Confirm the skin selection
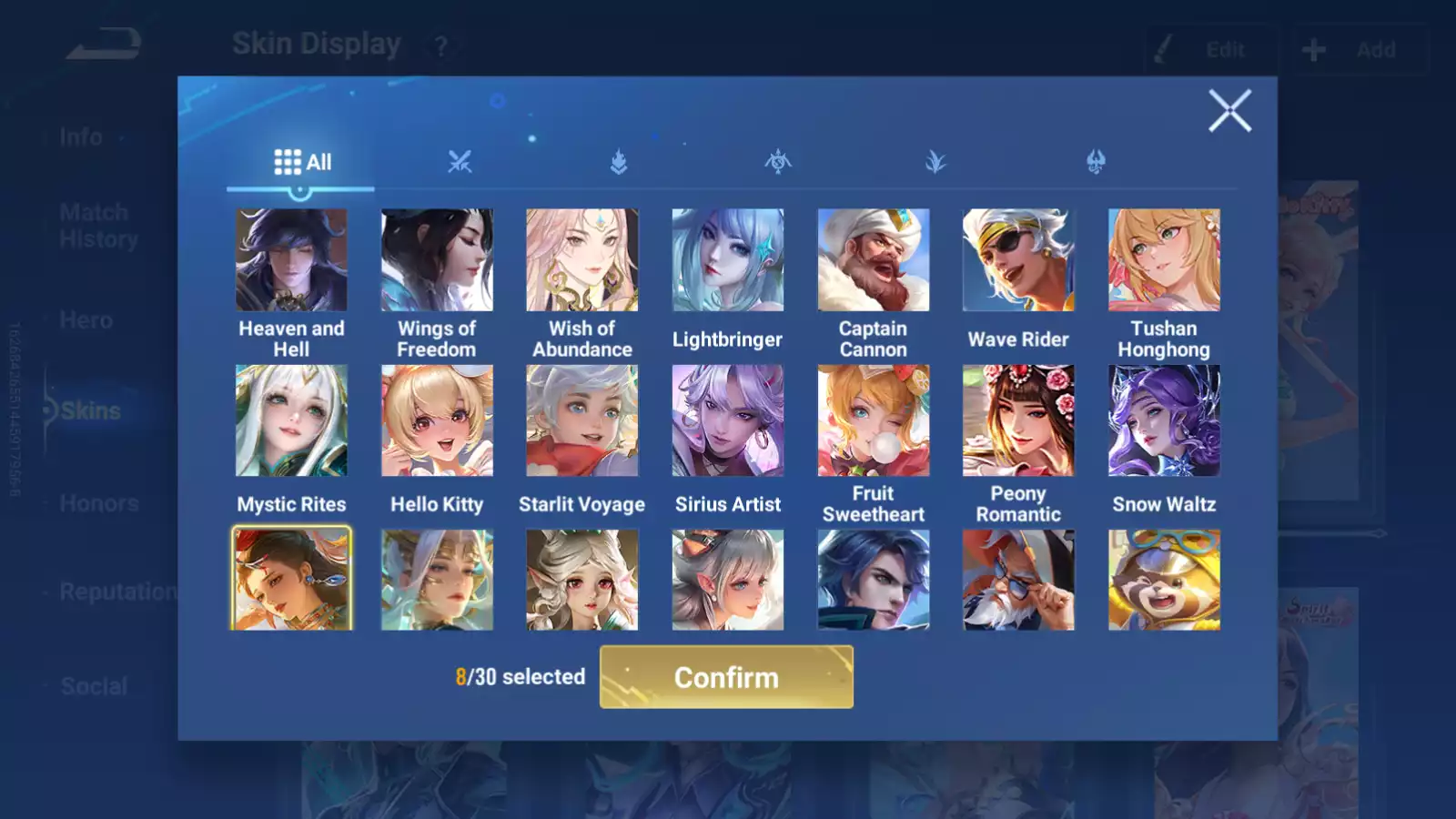Screen dimensions: 1456x819 pos(726,677)
